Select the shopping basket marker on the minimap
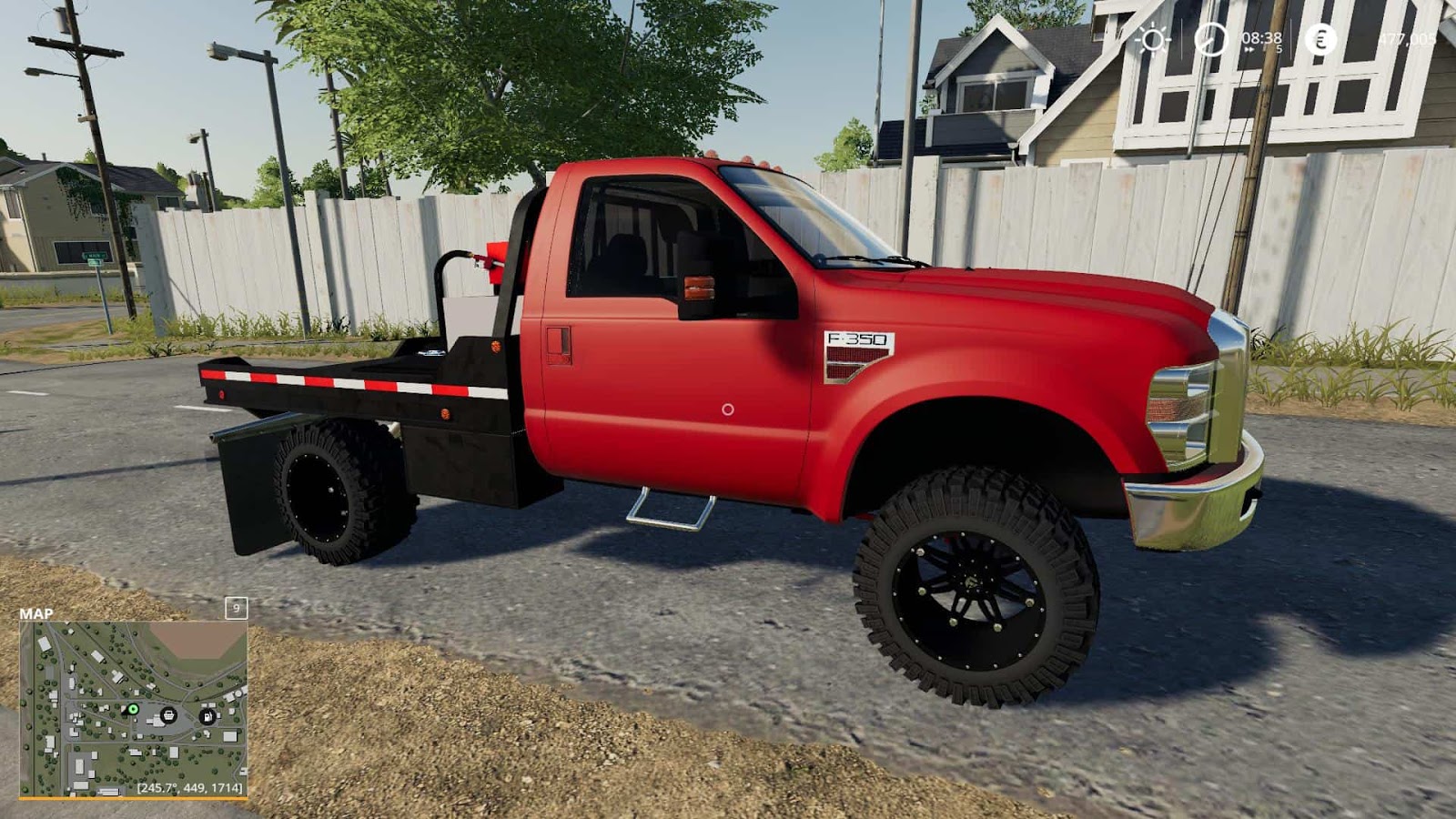 169,715
